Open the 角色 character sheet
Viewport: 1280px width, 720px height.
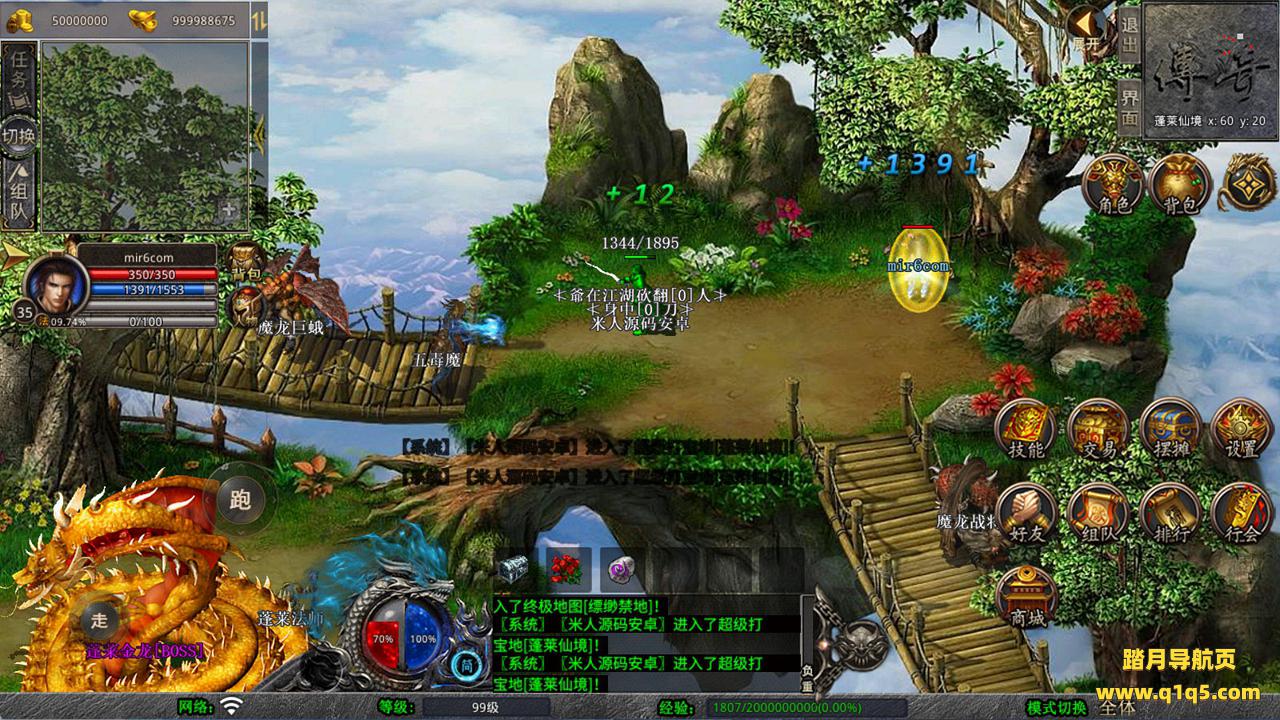1113,184
